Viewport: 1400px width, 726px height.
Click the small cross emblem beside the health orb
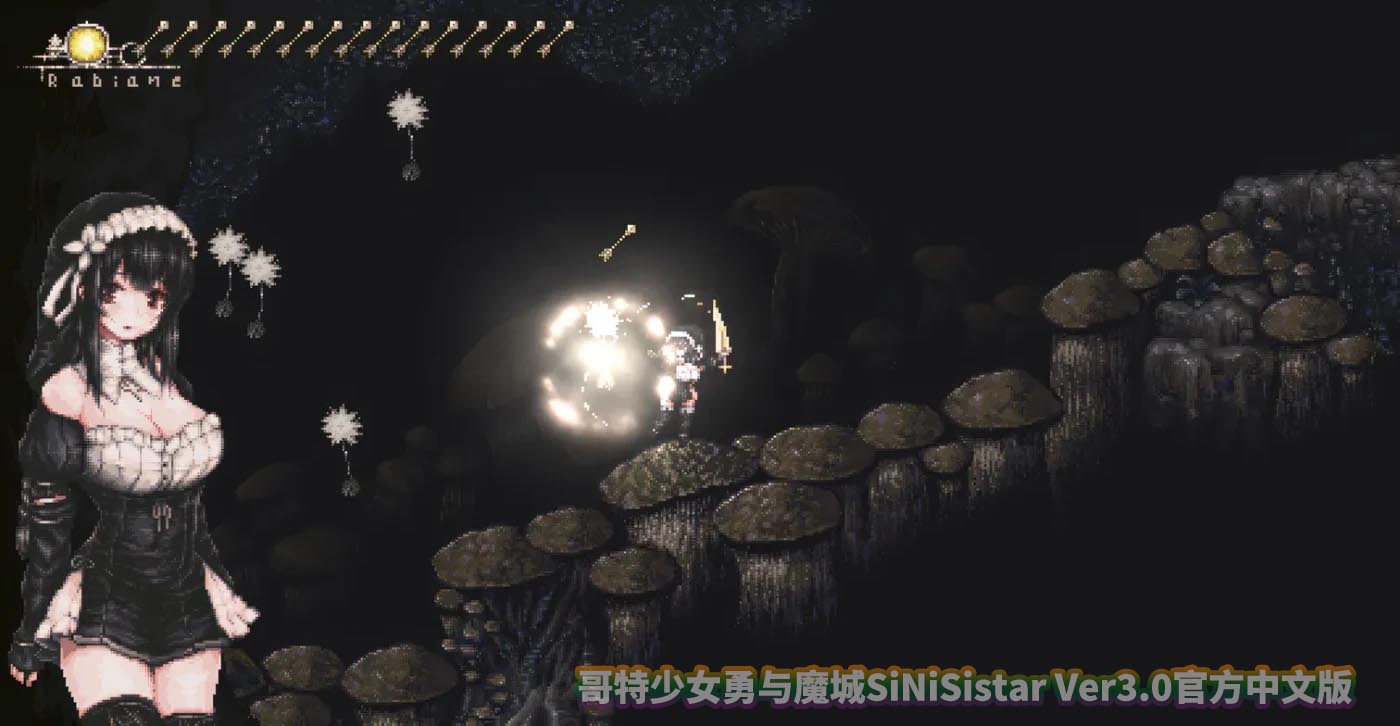(53, 45)
